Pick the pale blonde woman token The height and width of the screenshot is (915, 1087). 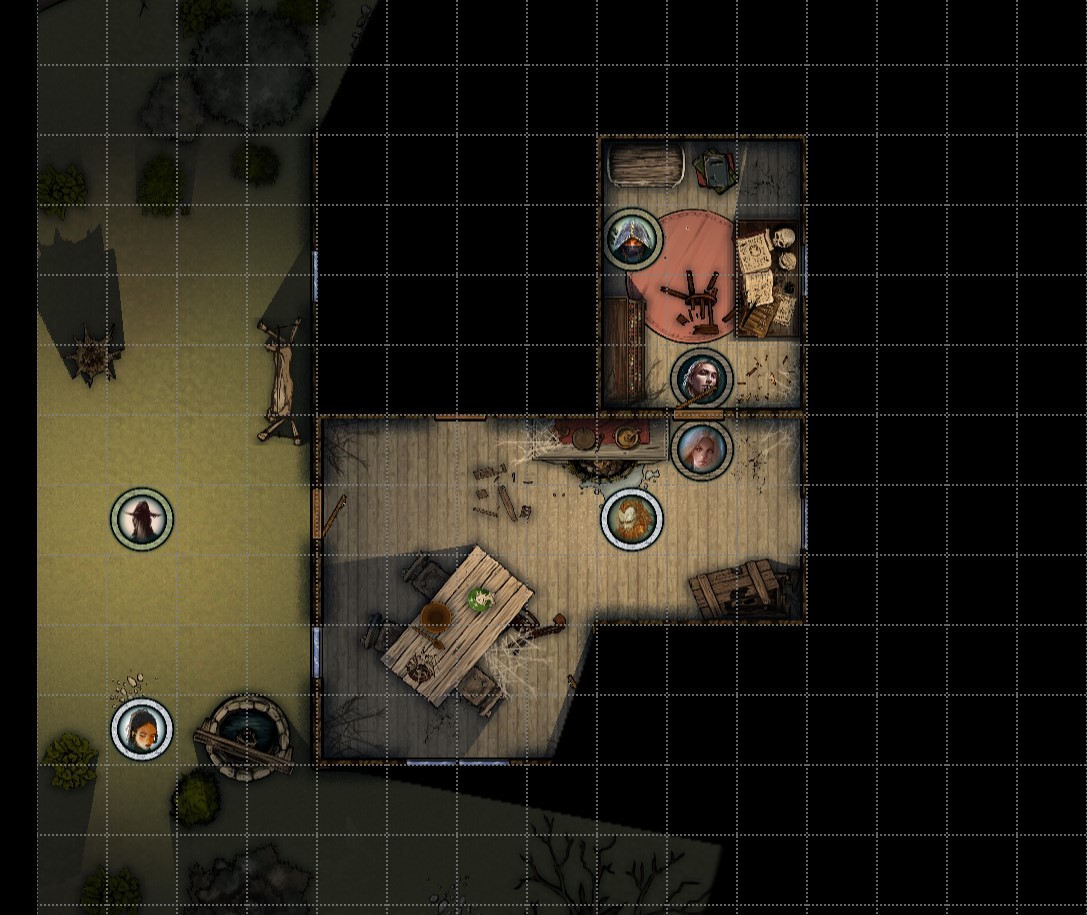click(701, 449)
